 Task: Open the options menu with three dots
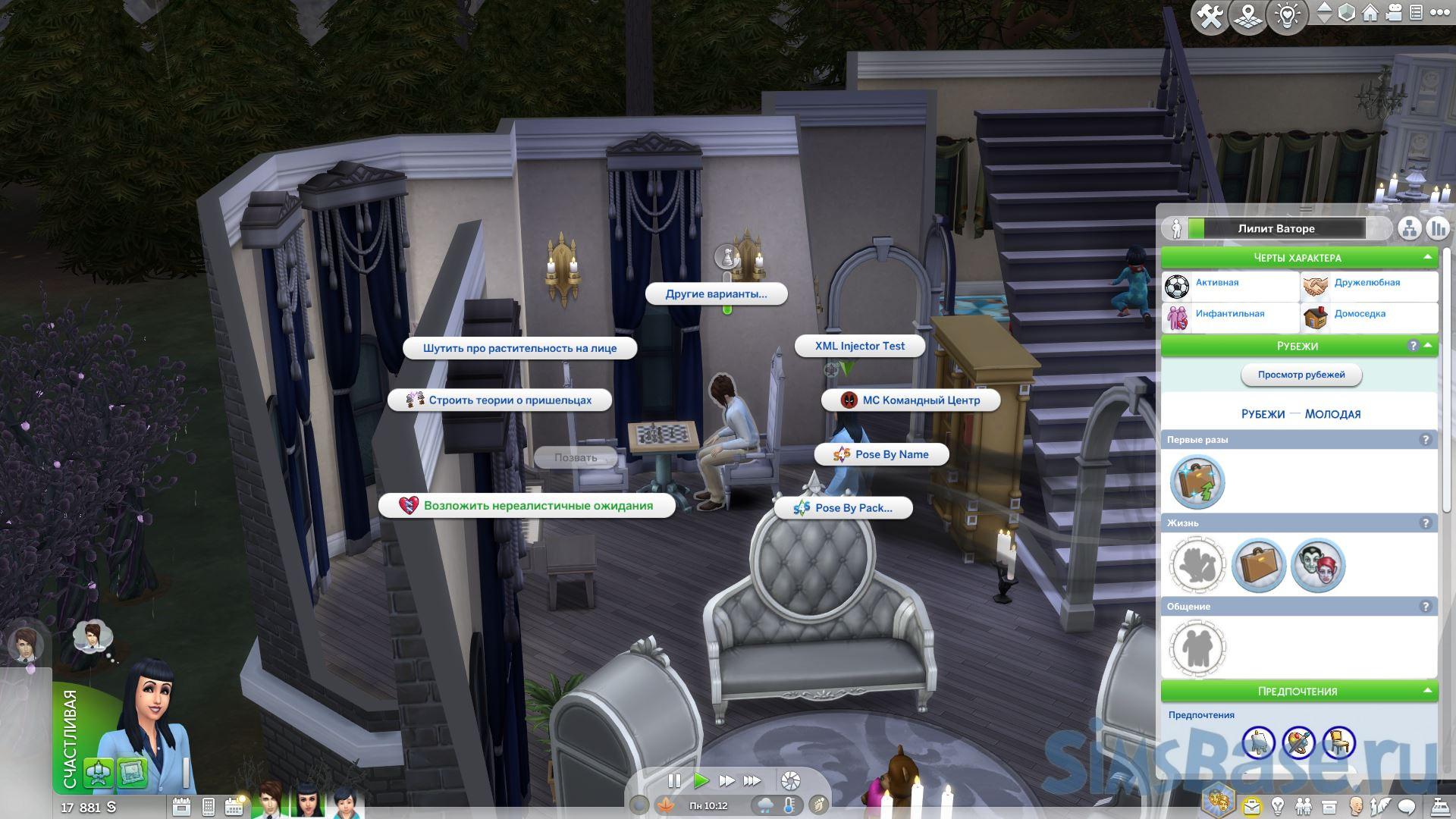1439,13
